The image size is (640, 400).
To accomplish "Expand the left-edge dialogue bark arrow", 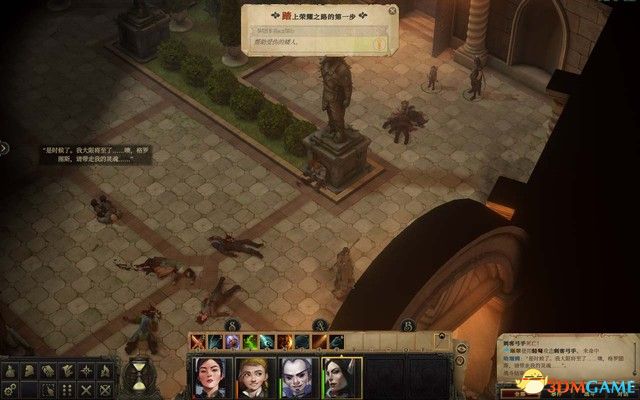I will point(5,149).
